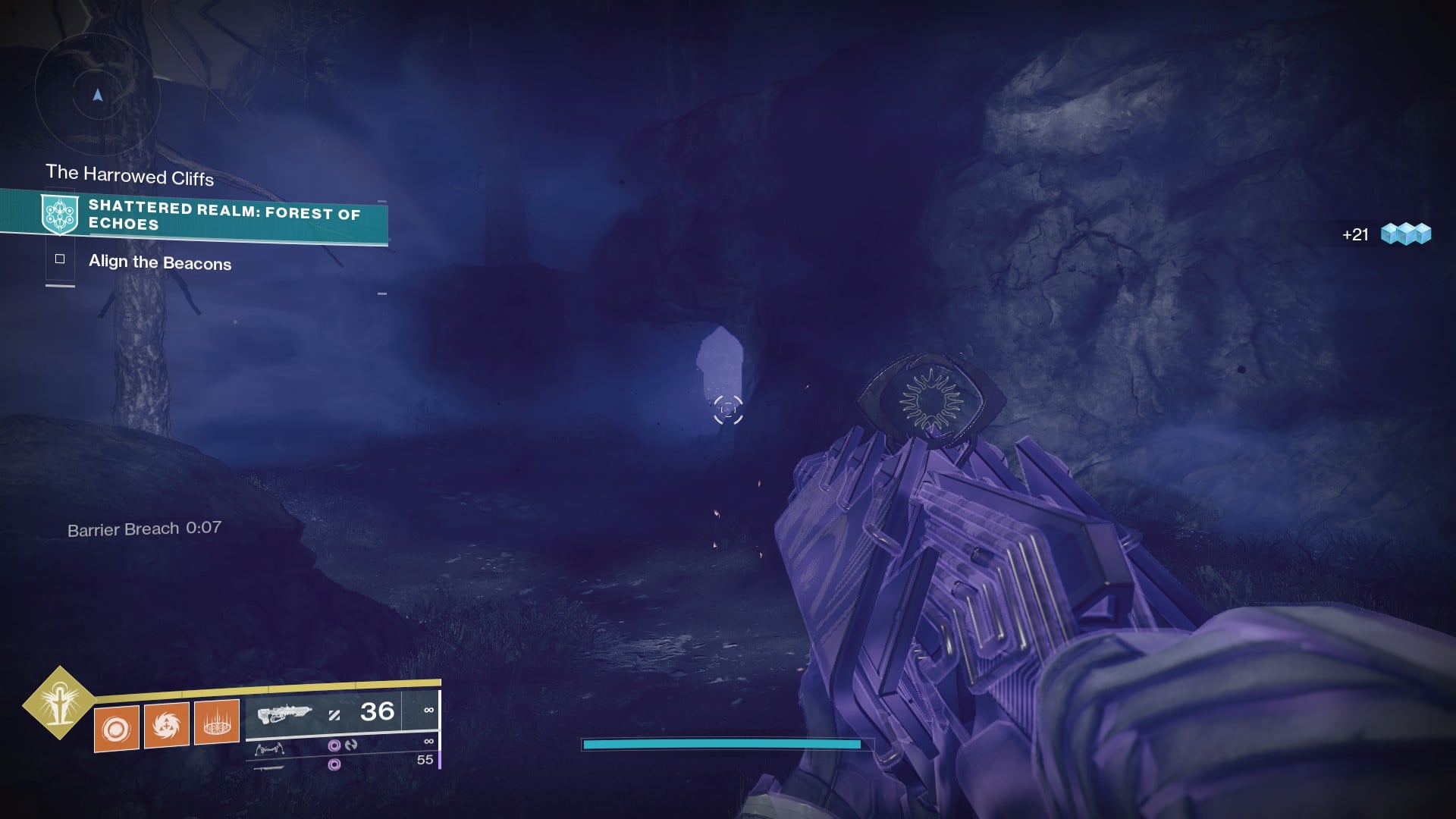Switch to the sword heavy weapon slot
Screen dimensions: 1456x819
[270, 767]
